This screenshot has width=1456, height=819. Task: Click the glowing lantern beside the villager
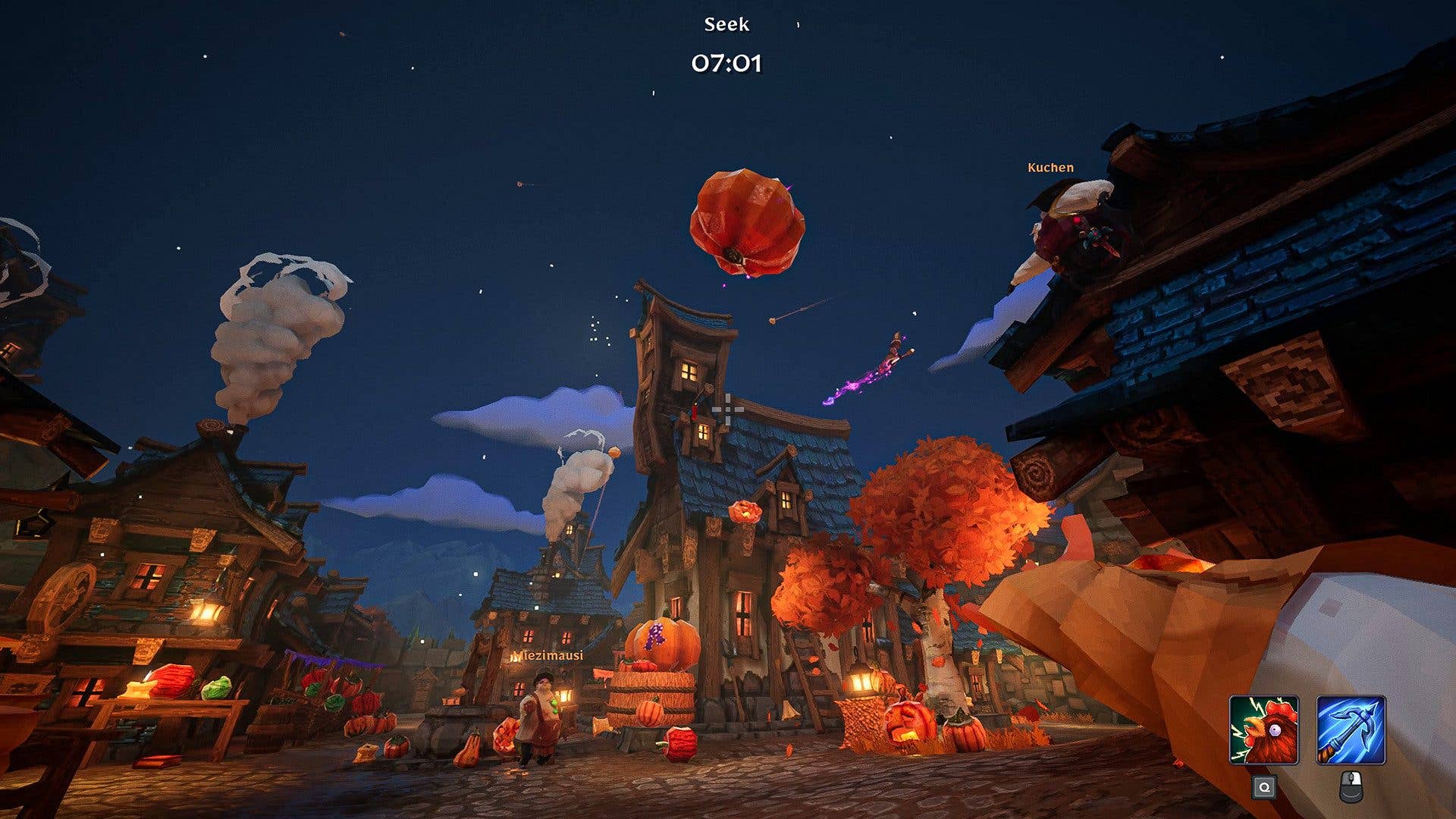tap(564, 697)
